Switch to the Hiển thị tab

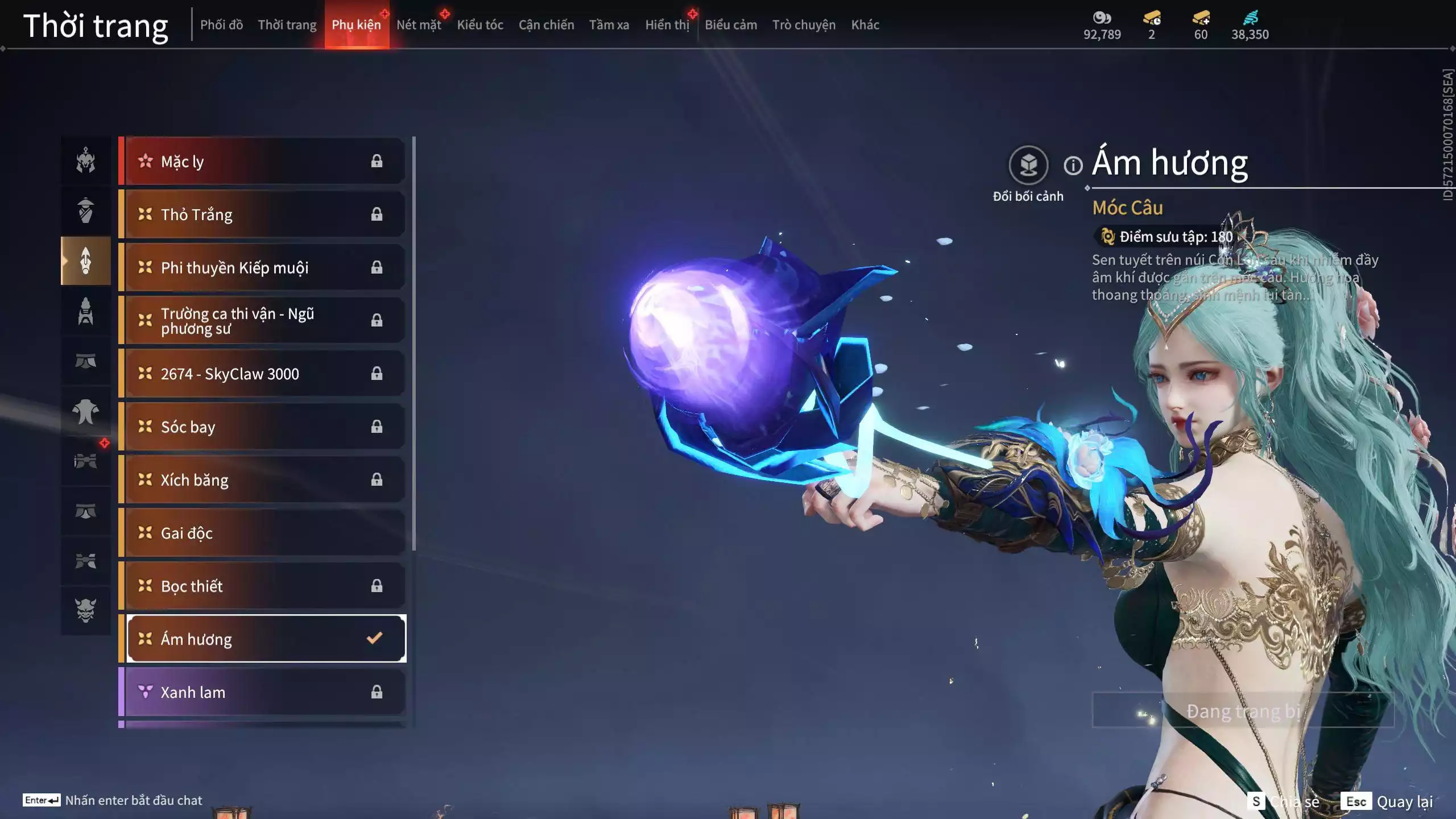point(667,25)
